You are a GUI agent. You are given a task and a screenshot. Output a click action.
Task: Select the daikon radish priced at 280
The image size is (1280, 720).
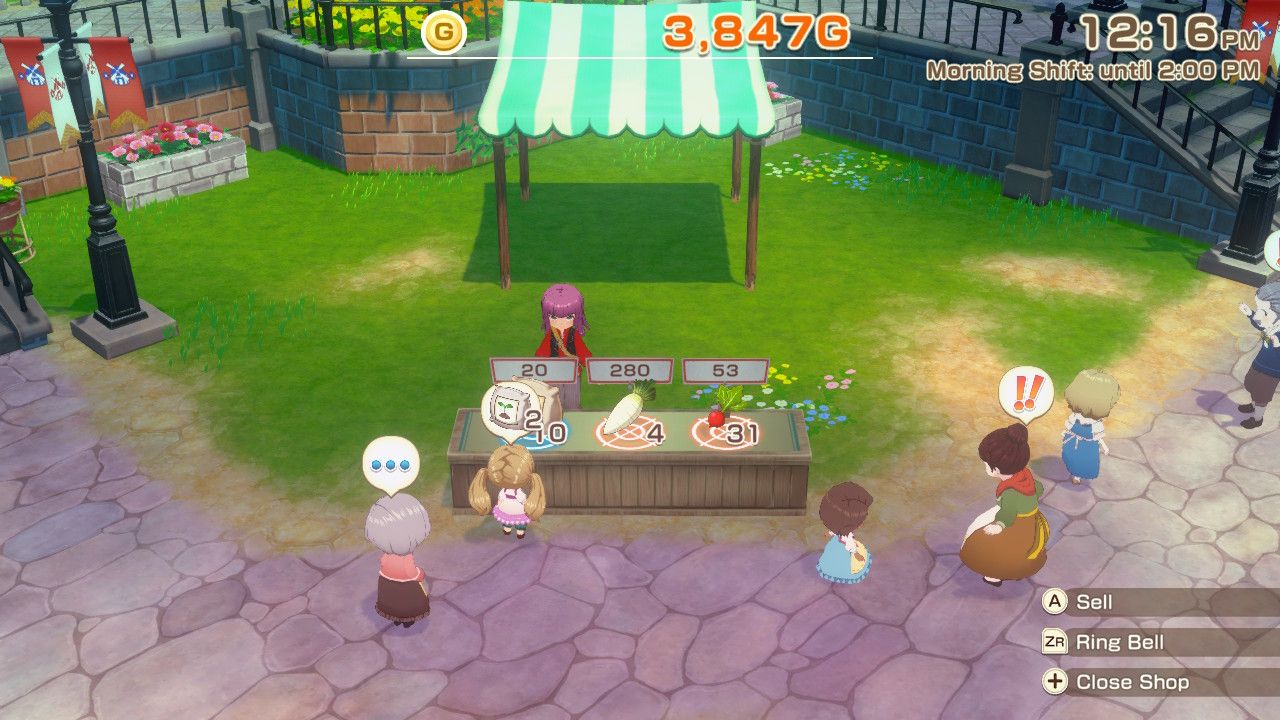pos(628,412)
